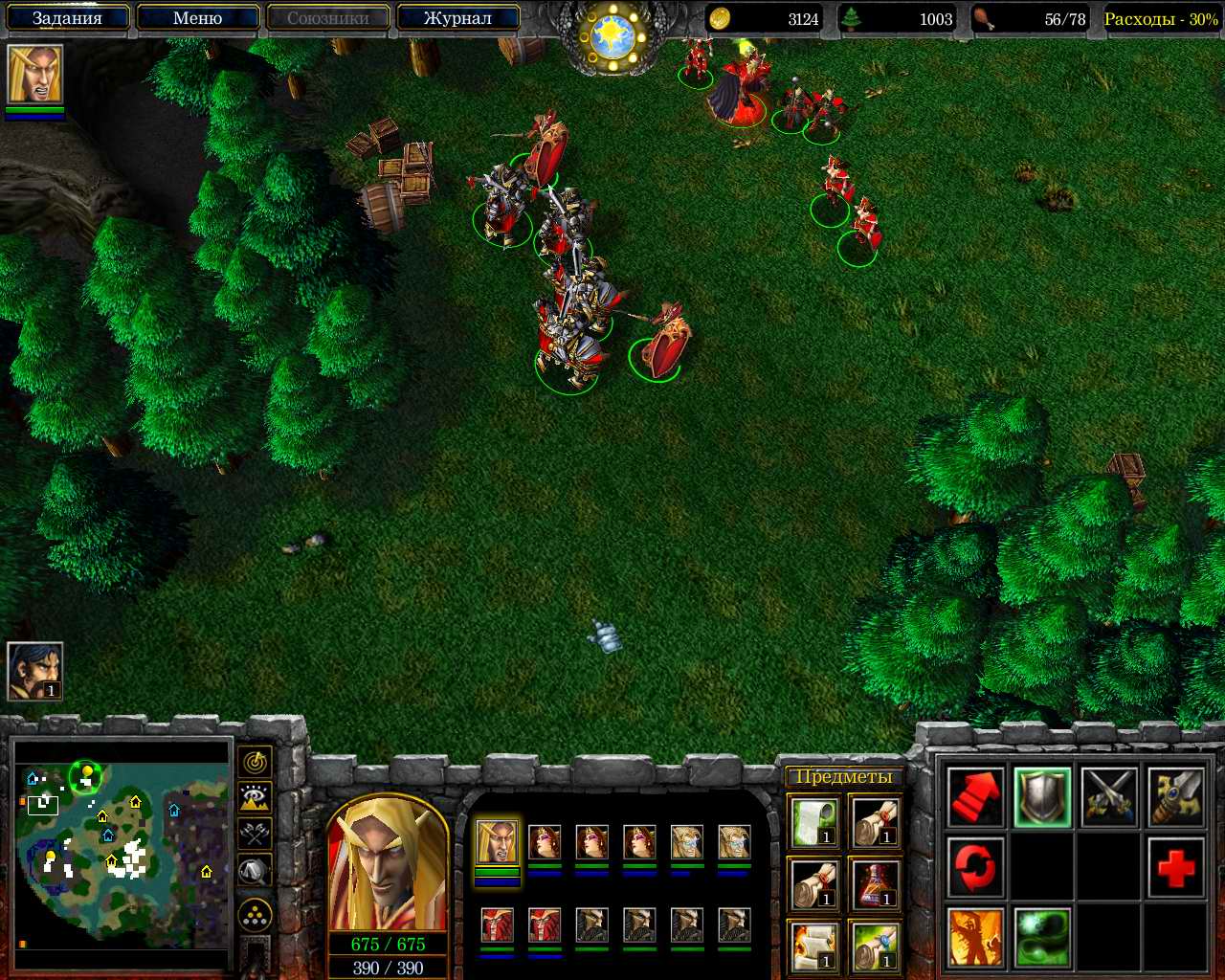Viewport: 1225px width, 980px height.
Task: Open the Журнал log
Action: pyautogui.click(x=457, y=18)
